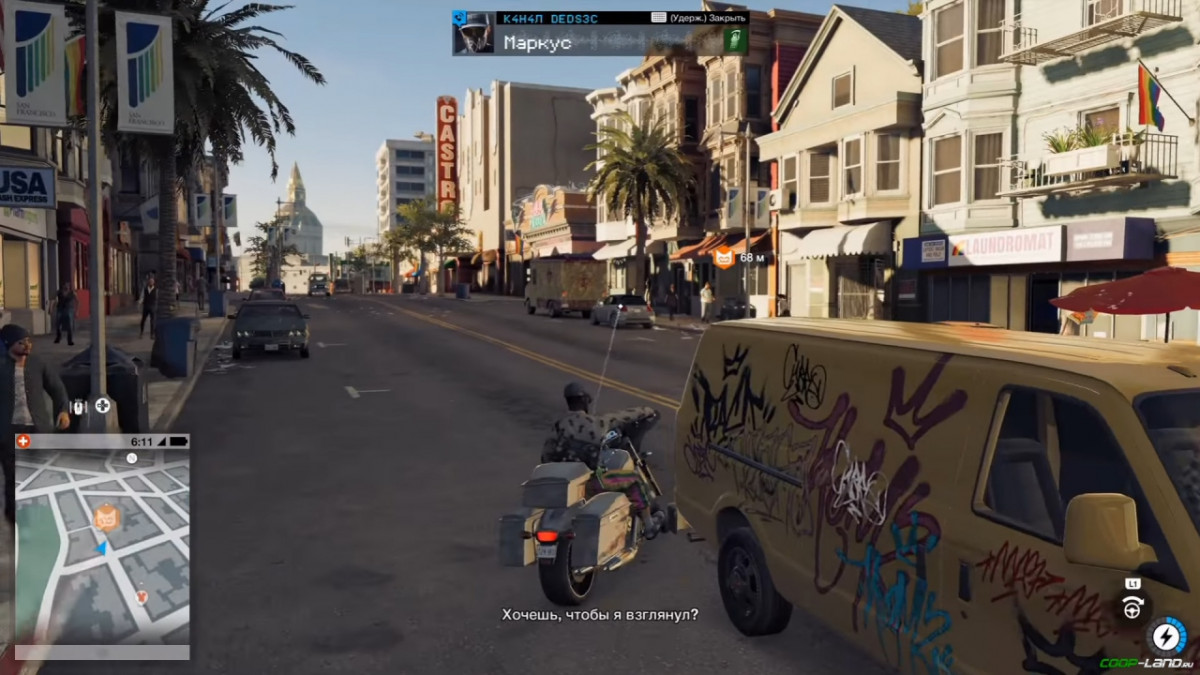Select the orange mission marker on the minimap
Image resolution: width=1200 pixels, height=675 pixels.
(x=106, y=517)
